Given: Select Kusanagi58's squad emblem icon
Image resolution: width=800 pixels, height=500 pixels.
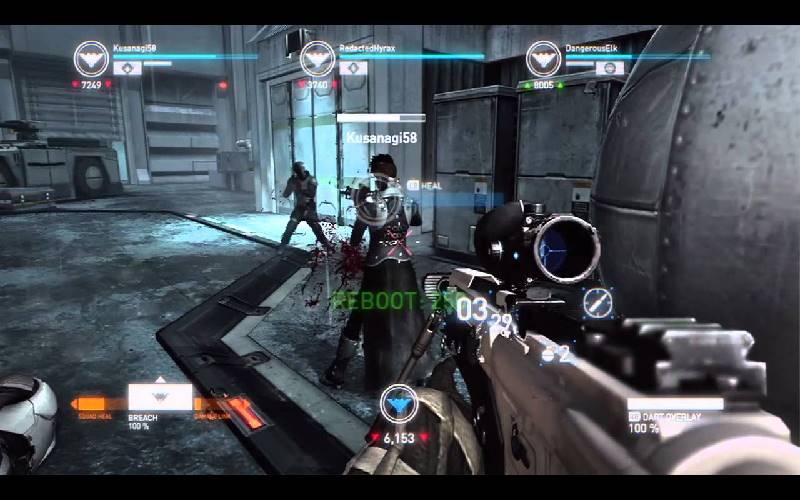Looking at the screenshot, I should point(92,58).
